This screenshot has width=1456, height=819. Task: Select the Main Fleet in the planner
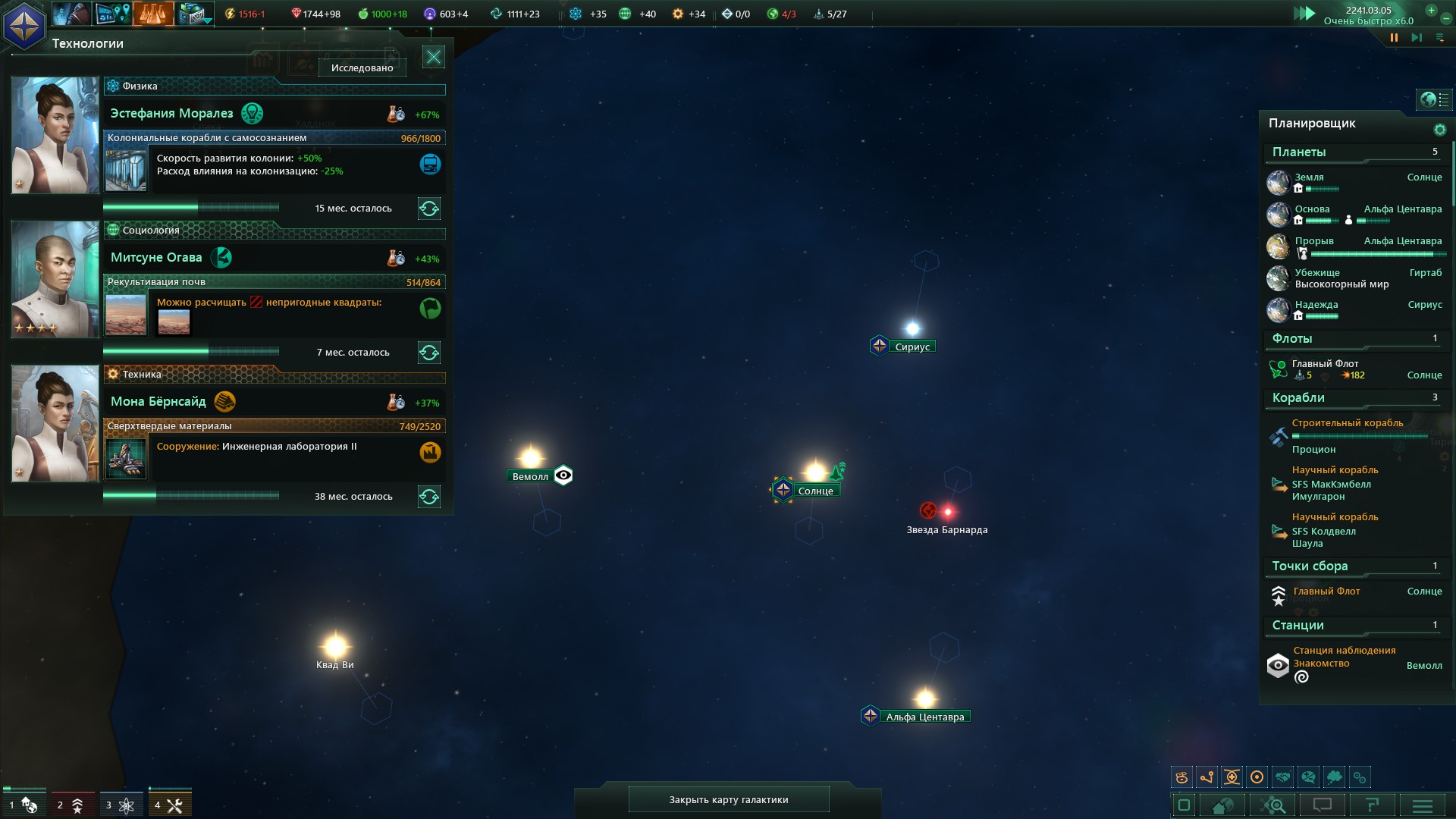pyautogui.click(x=1325, y=364)
